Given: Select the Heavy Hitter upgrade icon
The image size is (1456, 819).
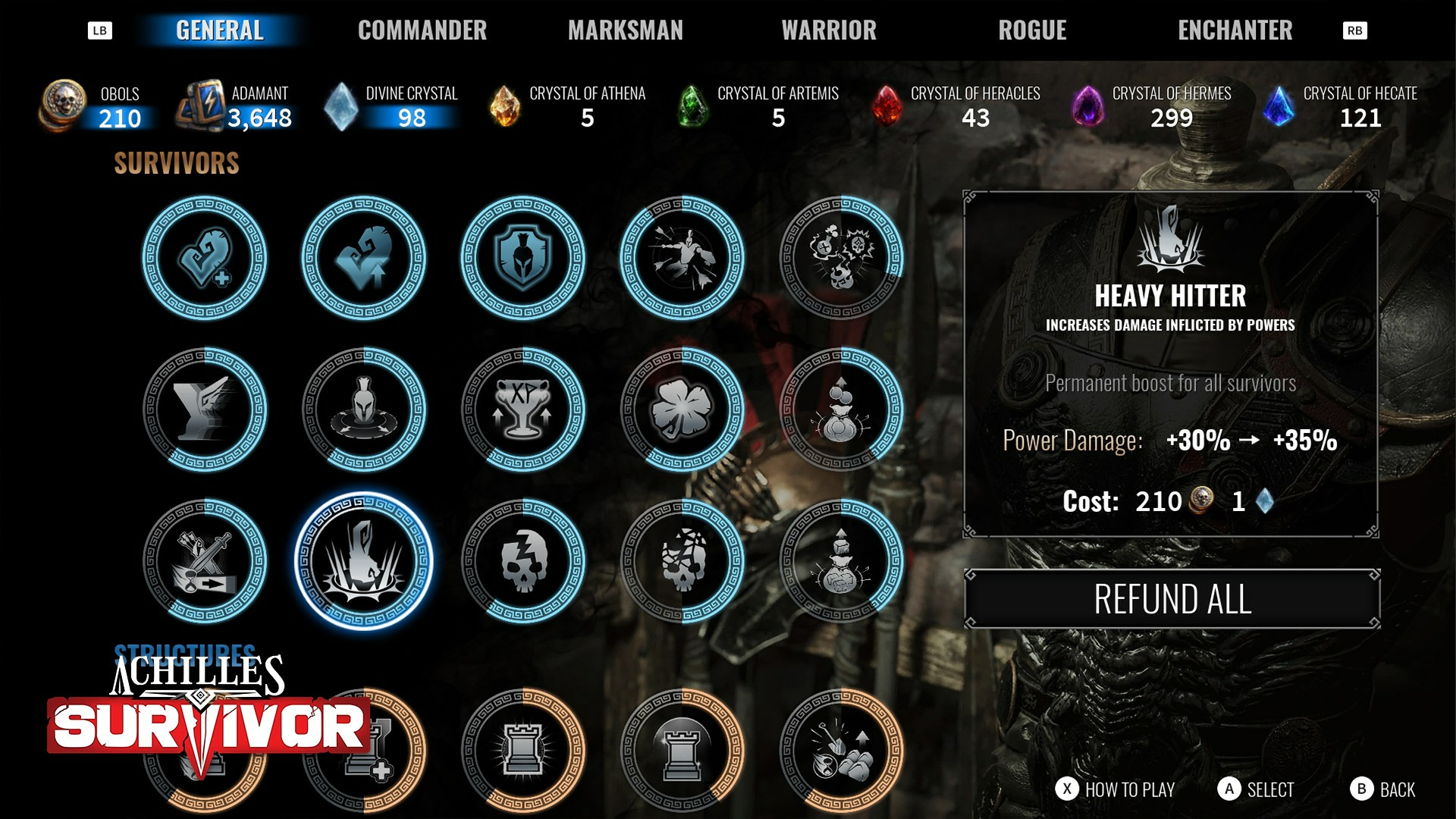Looking at the screenshot, I should (364, 561).
